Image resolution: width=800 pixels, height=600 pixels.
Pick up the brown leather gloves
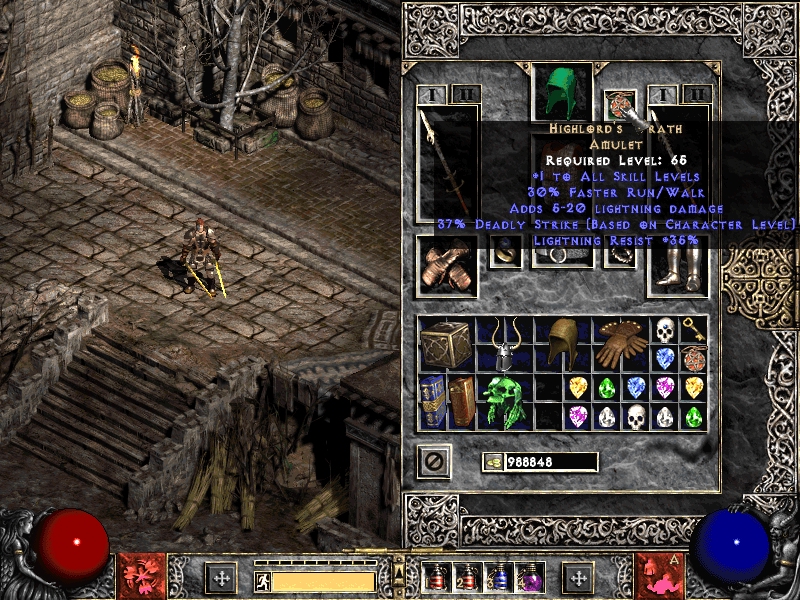point(621,345)
